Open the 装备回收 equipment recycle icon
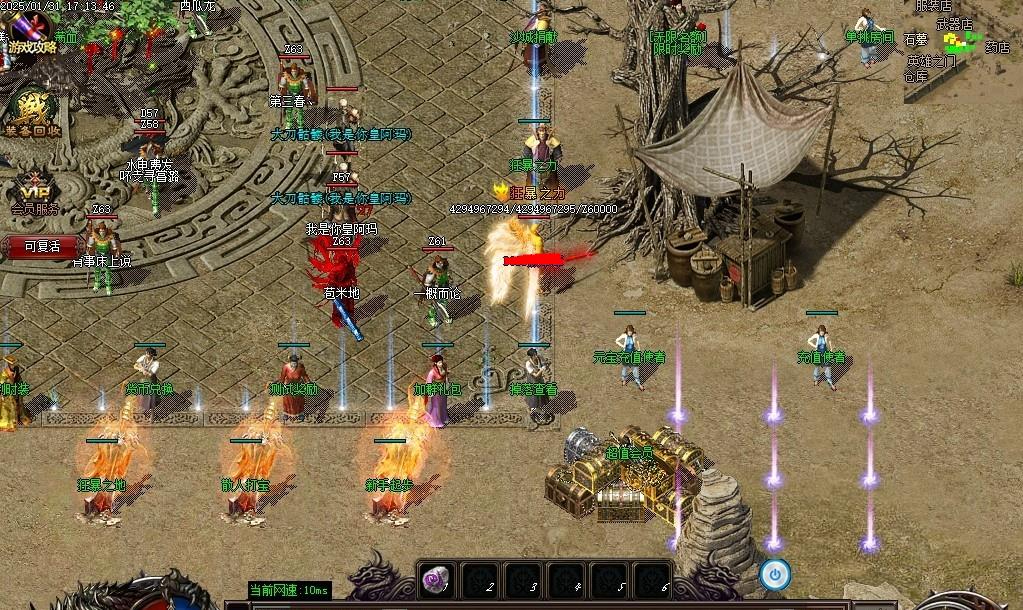This screenshot has height=610, width=1023. [31, 113]
